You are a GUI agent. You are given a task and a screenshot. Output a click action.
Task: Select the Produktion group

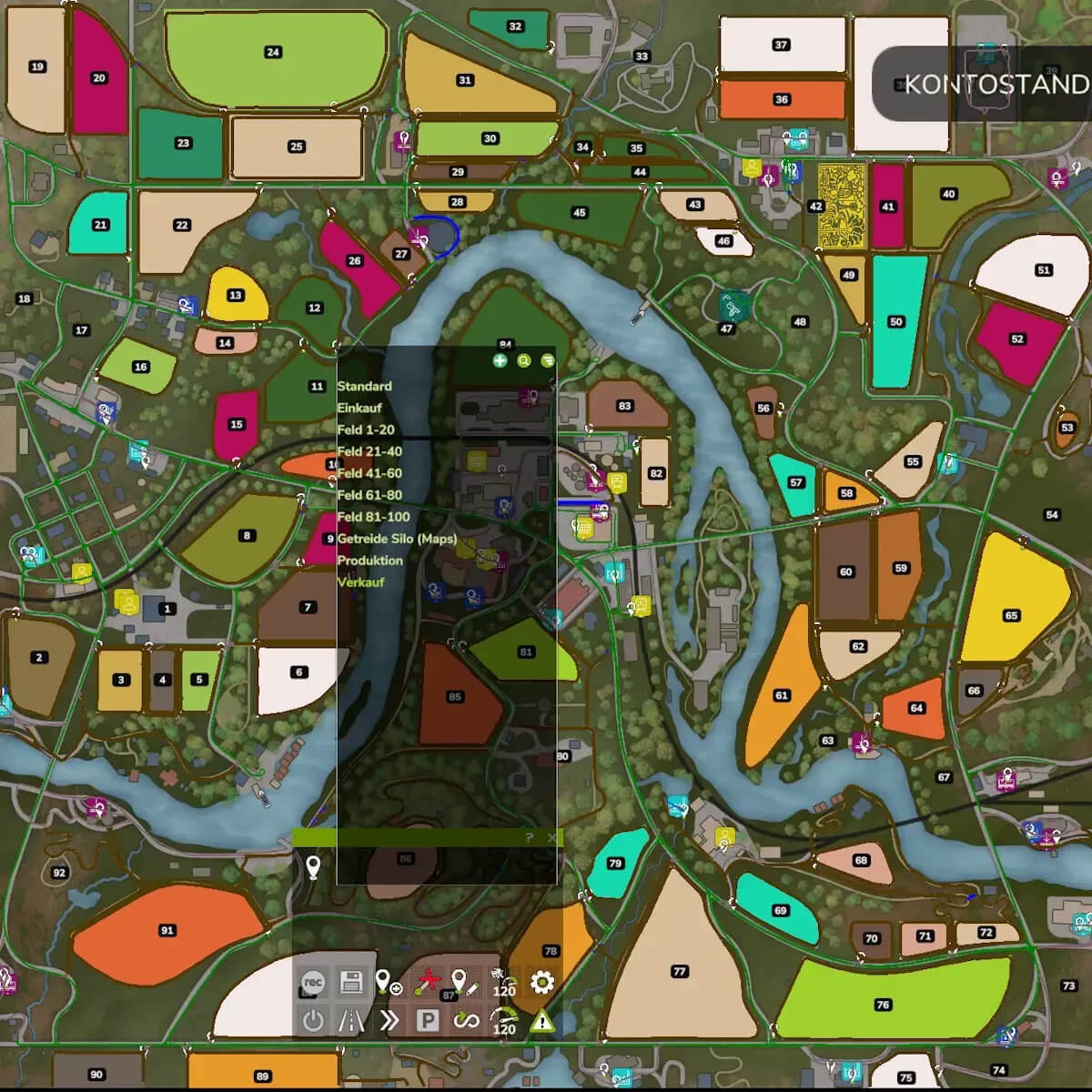tap(369, 561)
